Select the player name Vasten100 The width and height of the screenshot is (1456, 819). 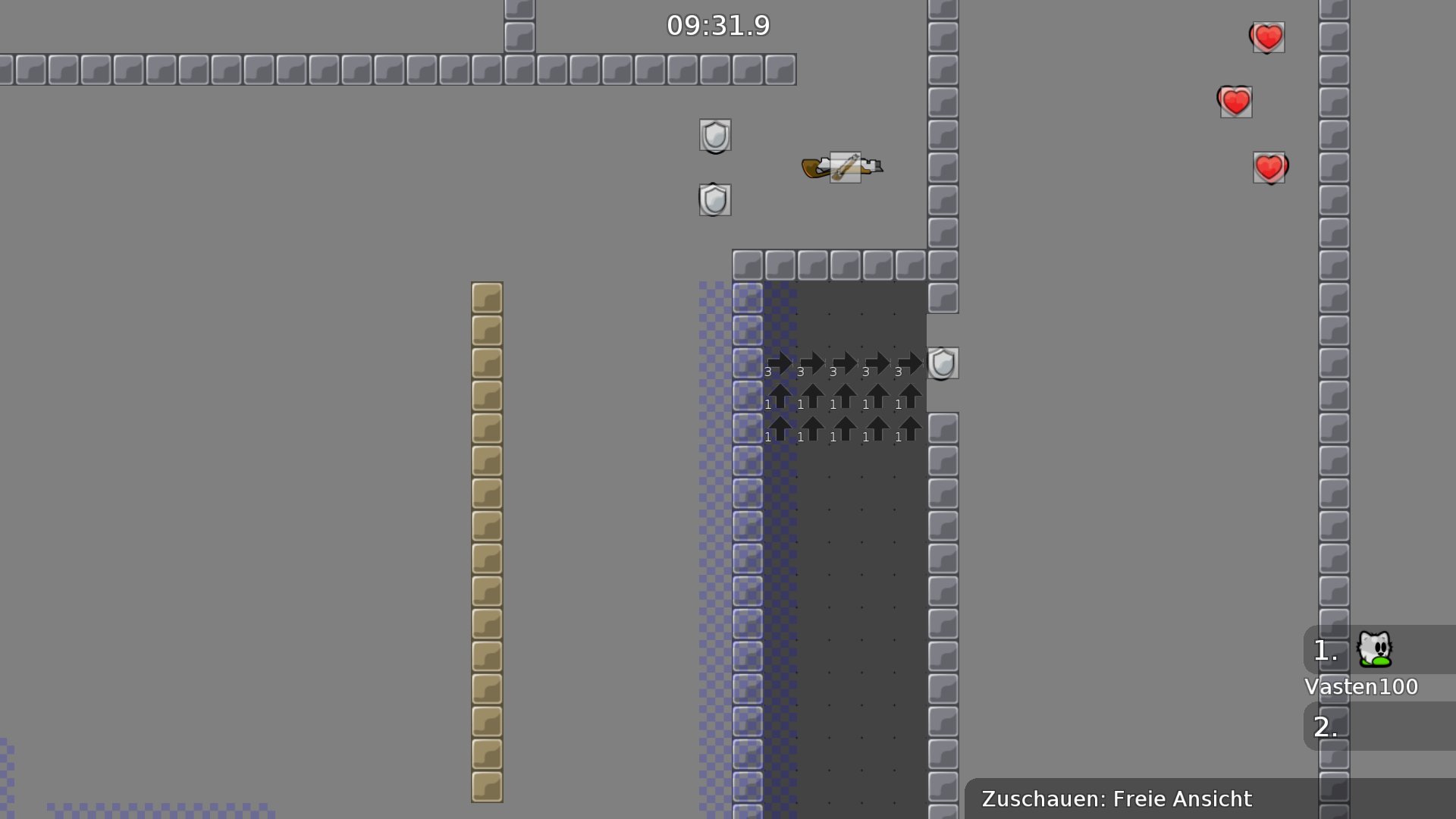click(x=1361, y=686)
